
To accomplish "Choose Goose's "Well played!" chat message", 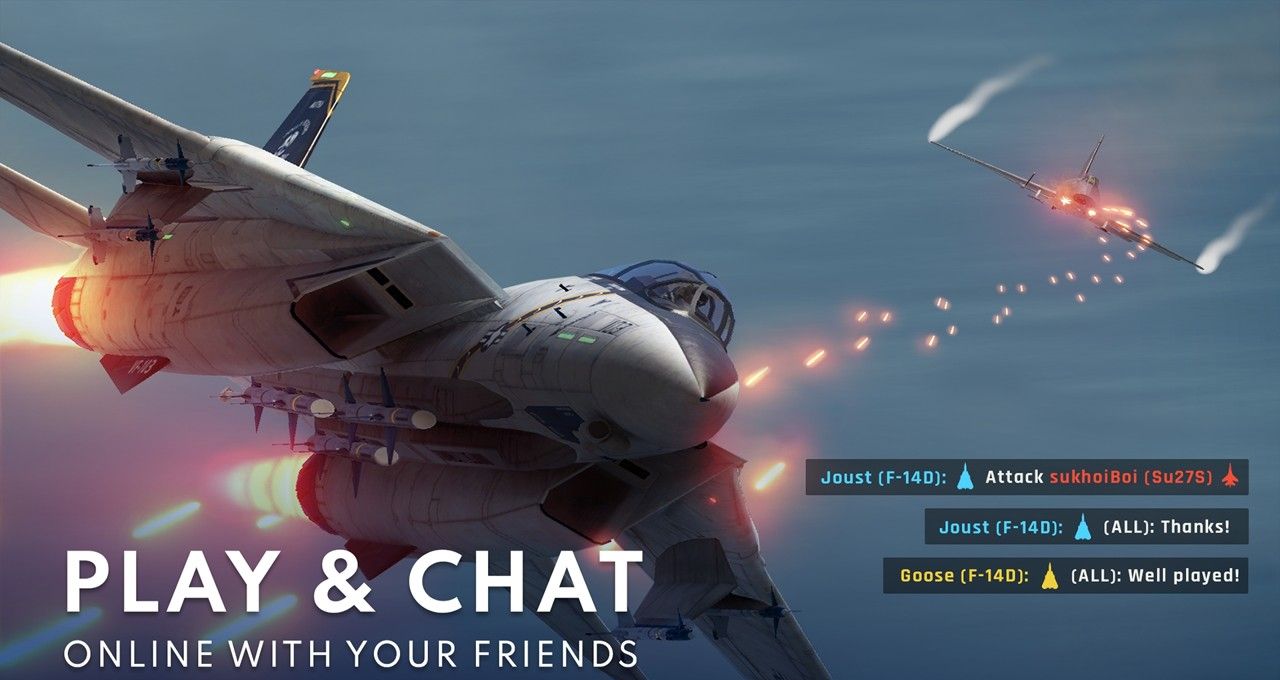I will 1065,576.
